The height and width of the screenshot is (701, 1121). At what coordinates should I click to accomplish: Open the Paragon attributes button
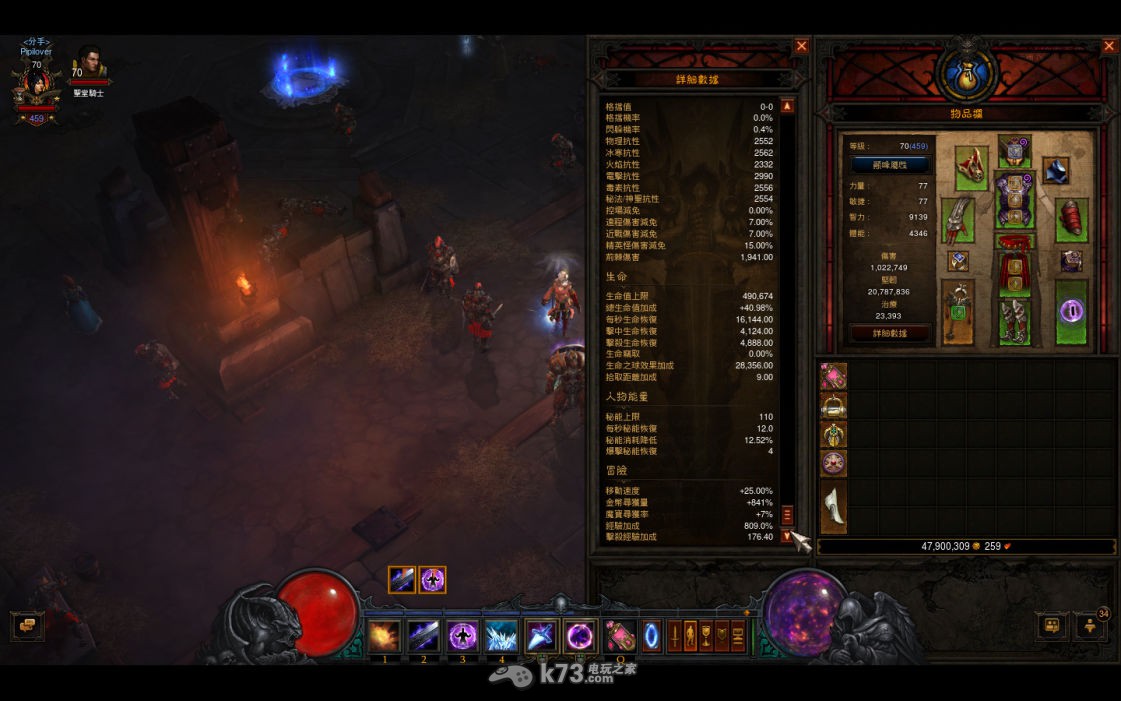[890, 165]
